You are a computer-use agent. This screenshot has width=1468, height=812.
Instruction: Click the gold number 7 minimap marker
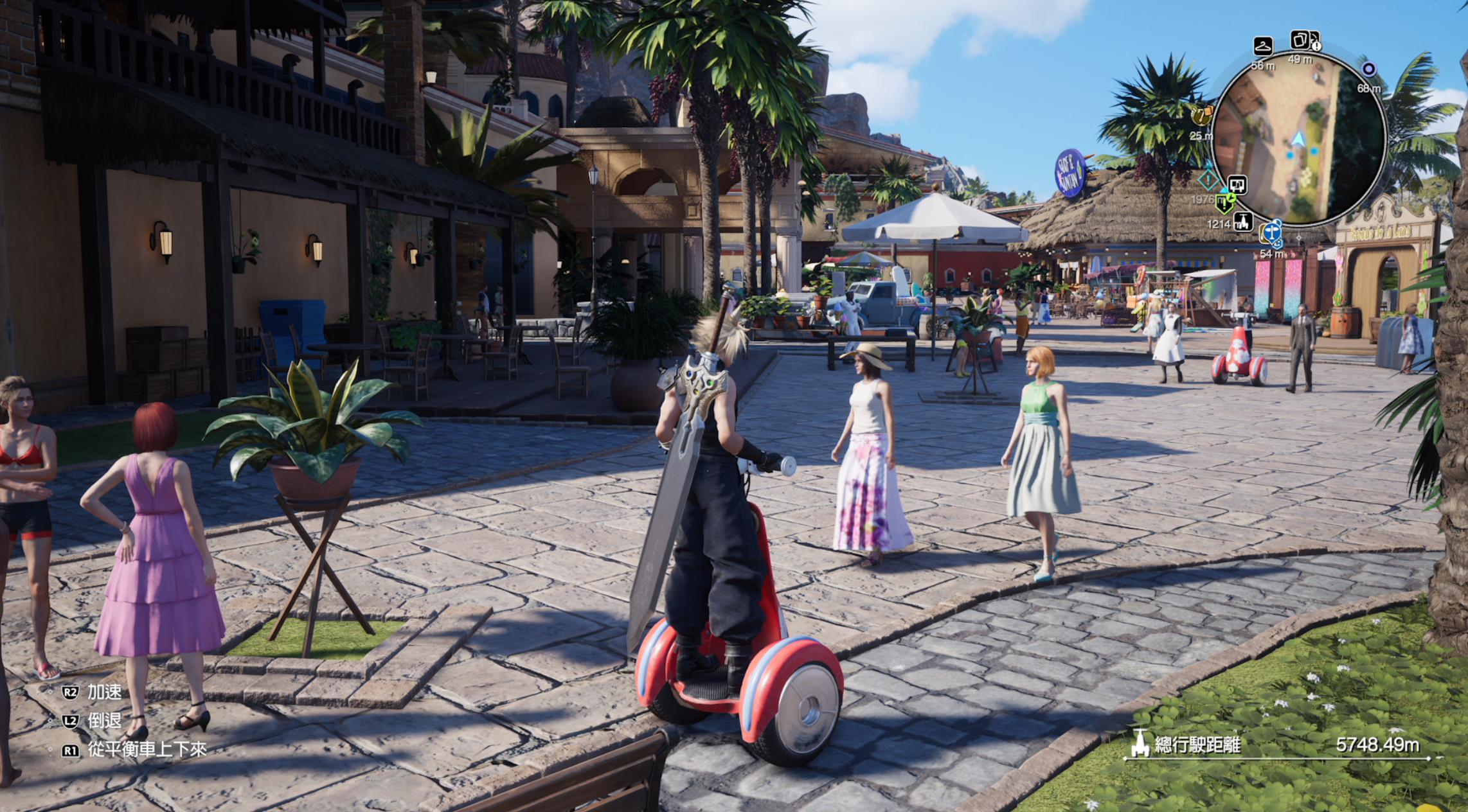pyautogui.click(x=1200, y=116)
